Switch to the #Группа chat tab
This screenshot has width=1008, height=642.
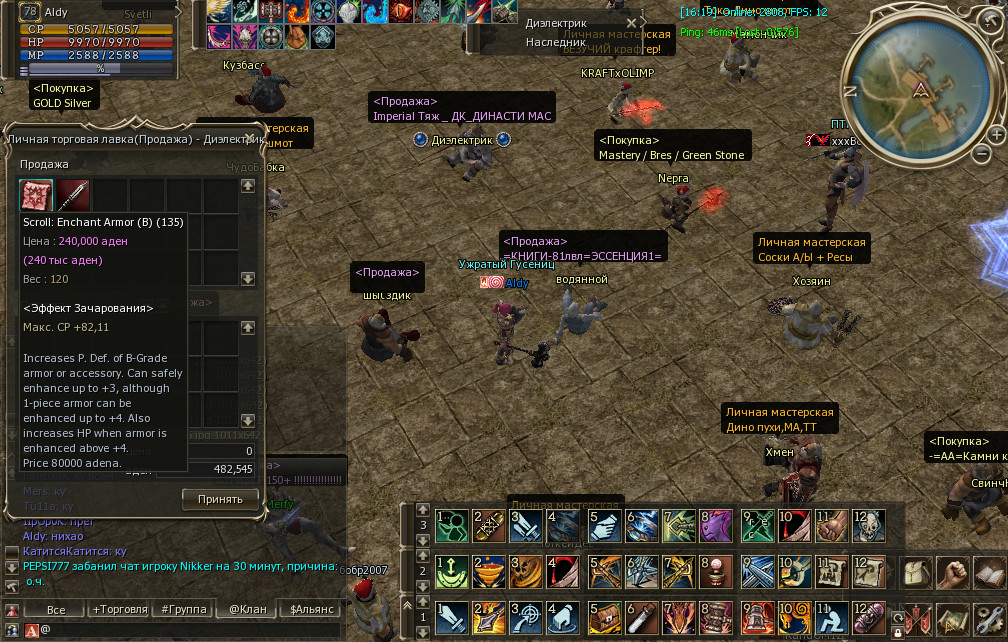click(x=183, y=609)
